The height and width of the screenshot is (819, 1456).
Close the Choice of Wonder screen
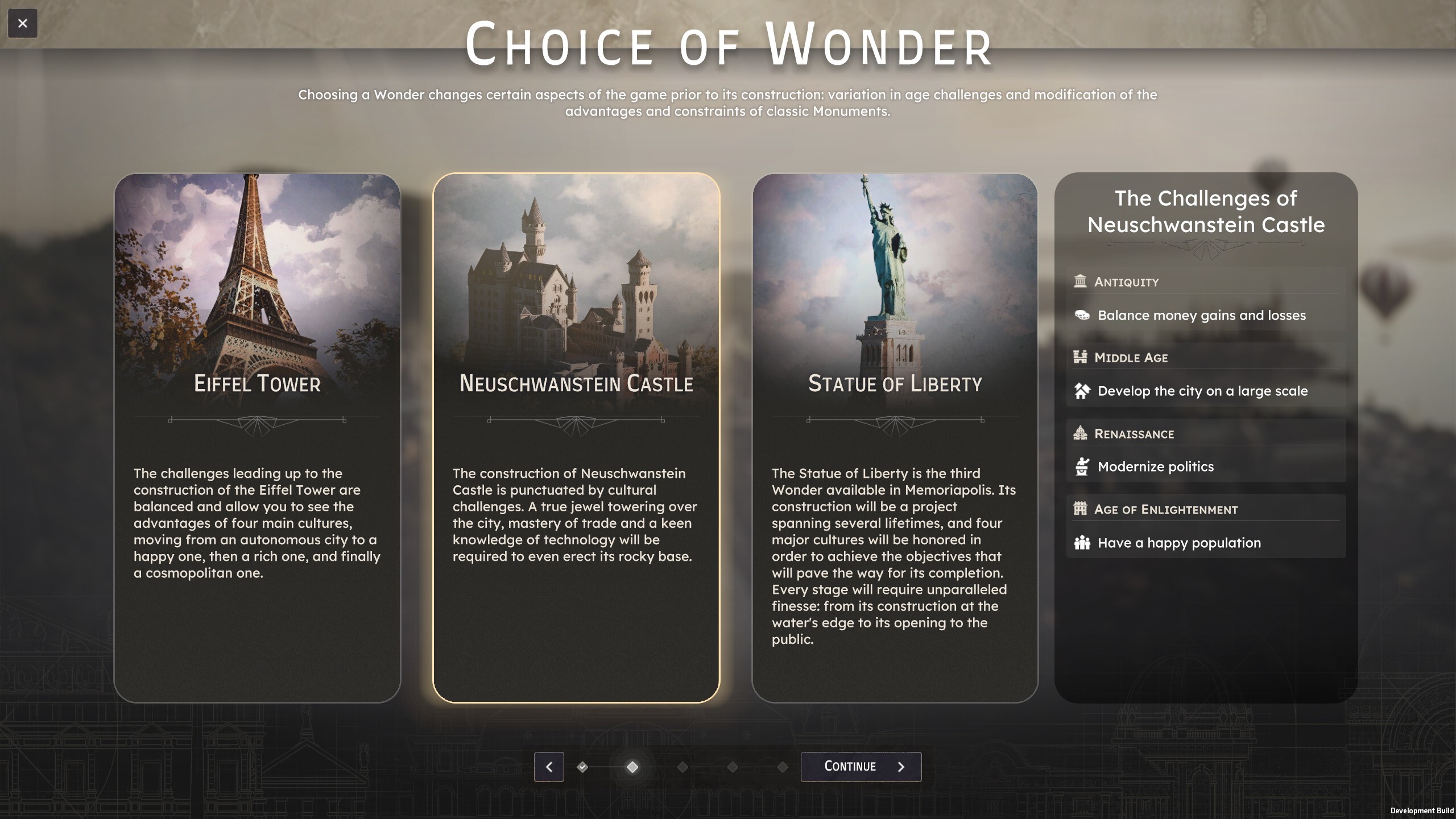23,24
